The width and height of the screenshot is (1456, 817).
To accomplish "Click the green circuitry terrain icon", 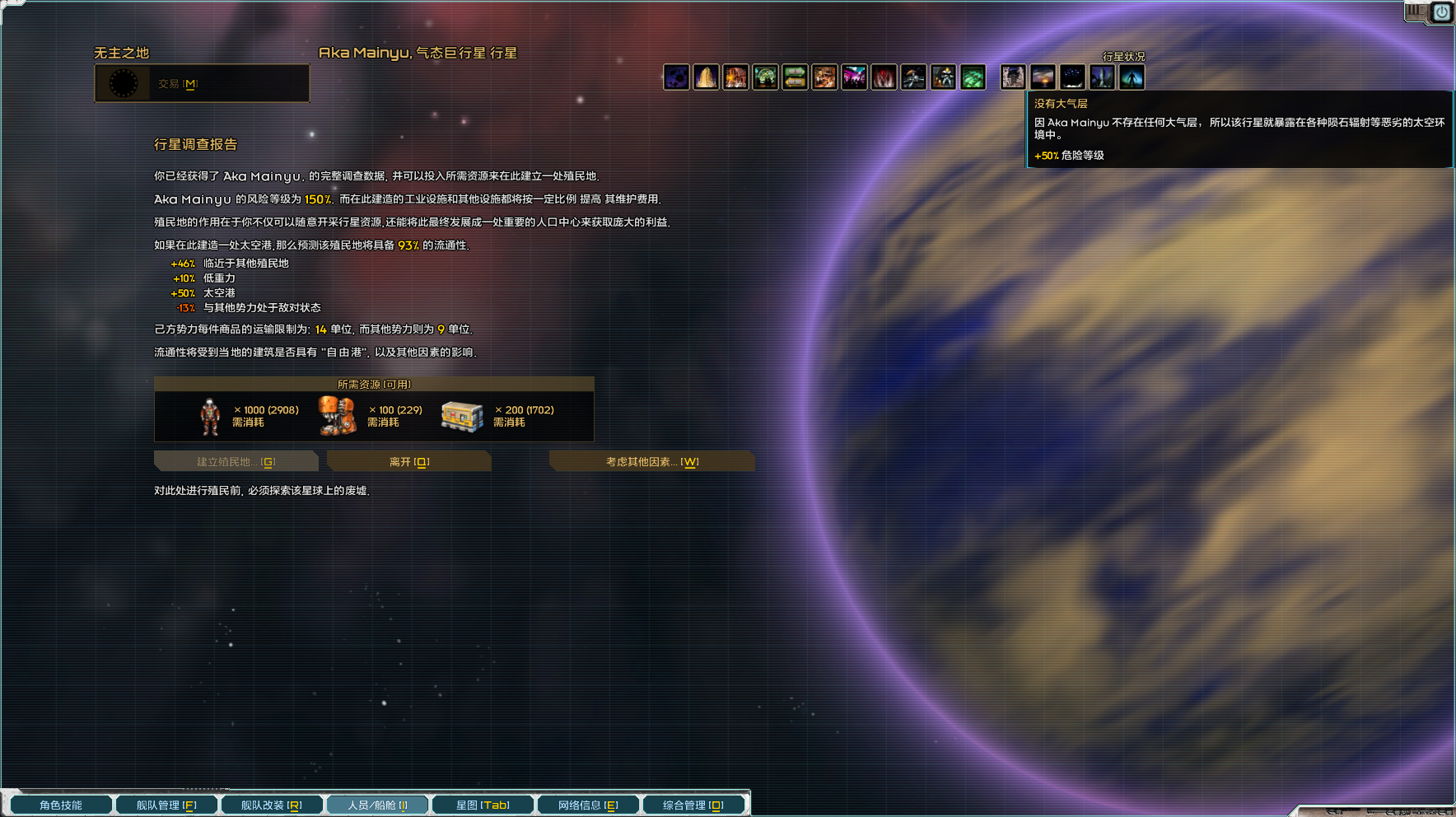I will click(973, 77).
